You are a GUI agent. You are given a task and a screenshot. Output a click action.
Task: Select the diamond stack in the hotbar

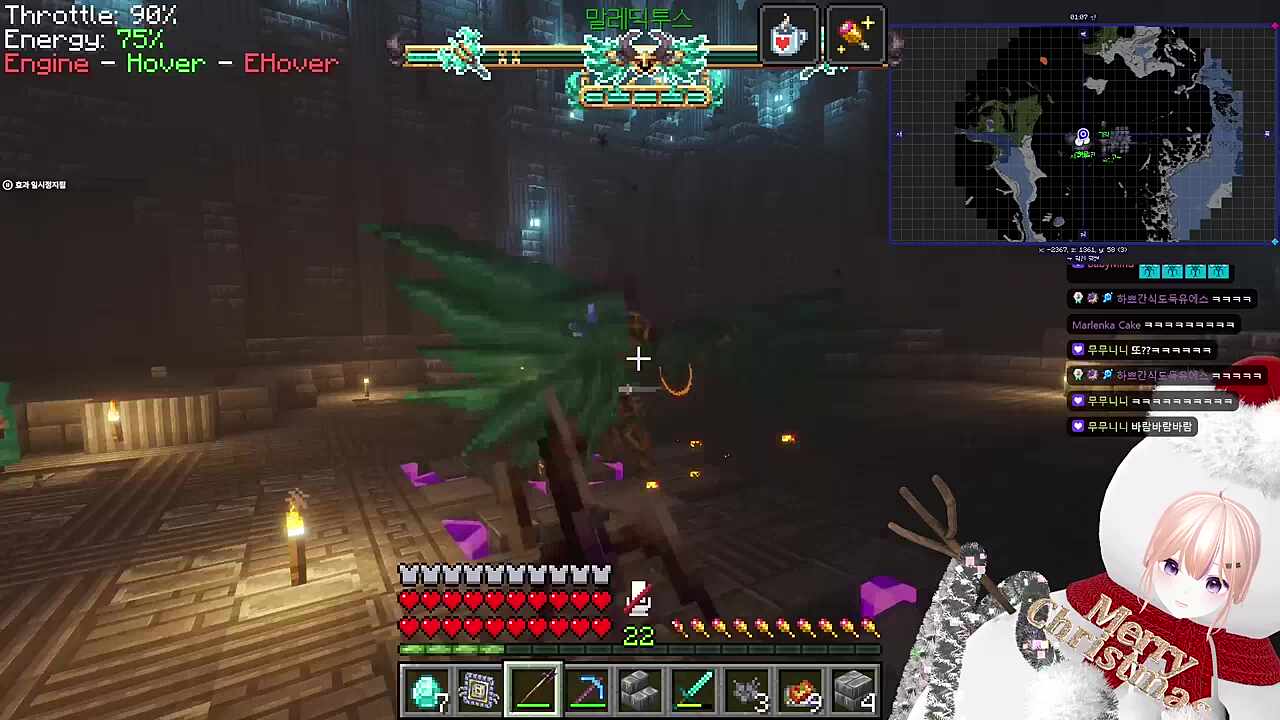click(426, 691)
